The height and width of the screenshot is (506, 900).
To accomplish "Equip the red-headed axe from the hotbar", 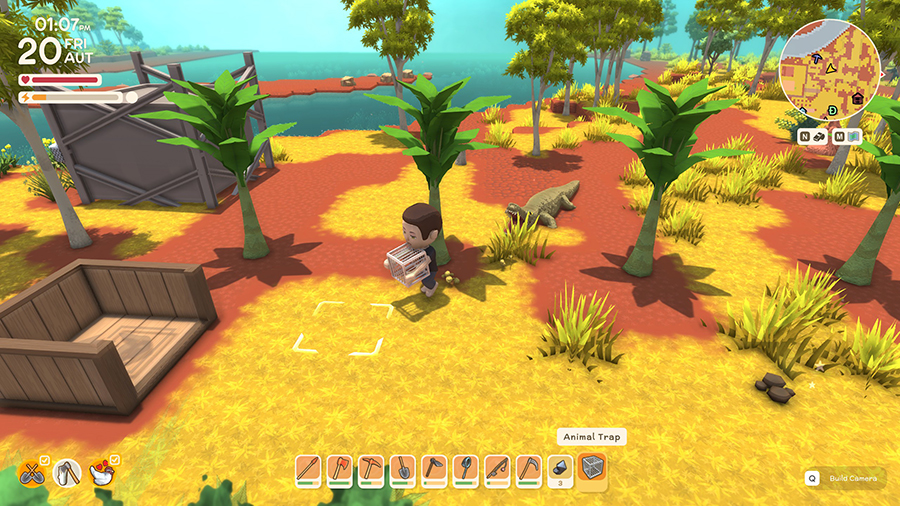I will (340, 468).
